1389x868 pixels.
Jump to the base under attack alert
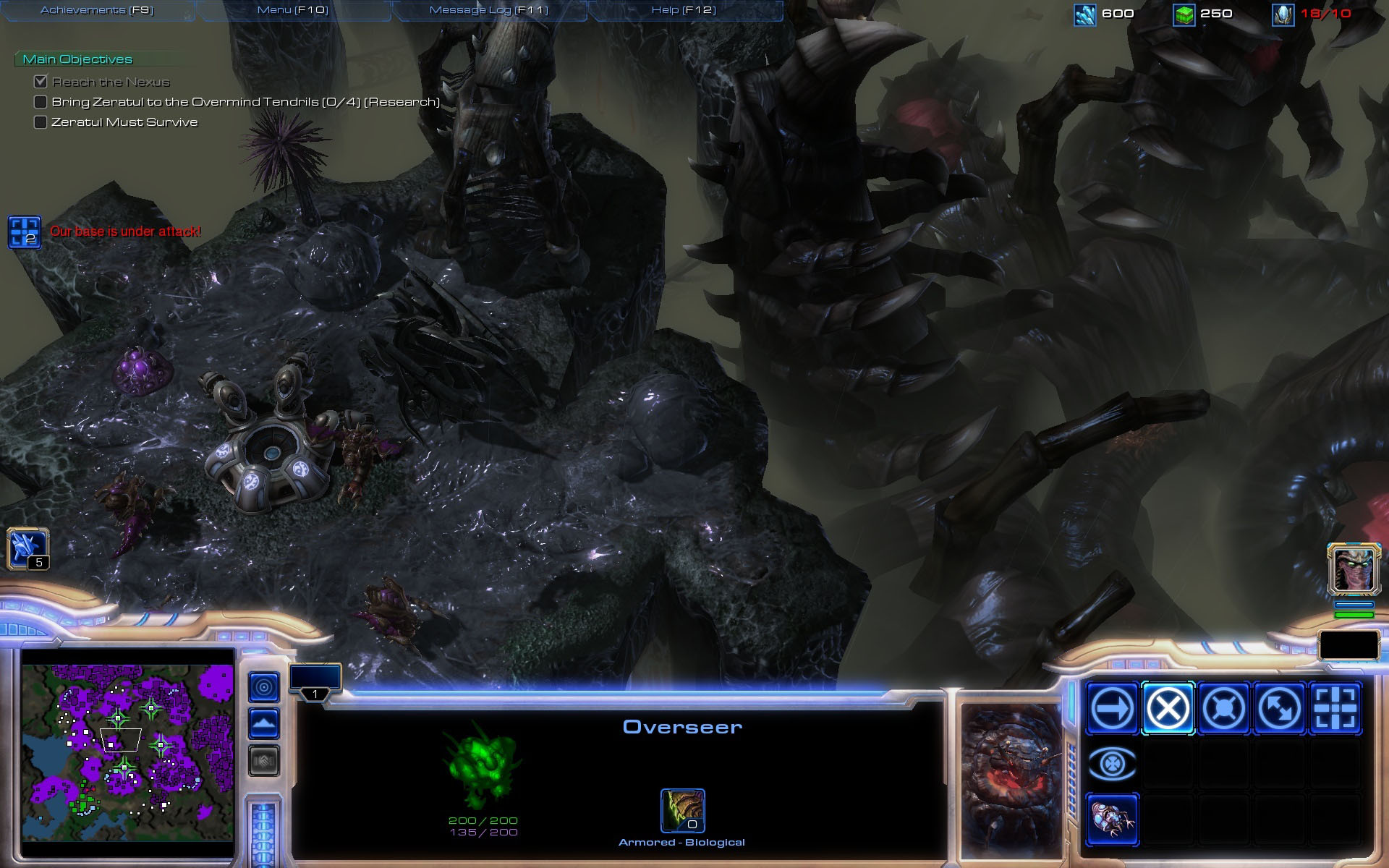24,232
